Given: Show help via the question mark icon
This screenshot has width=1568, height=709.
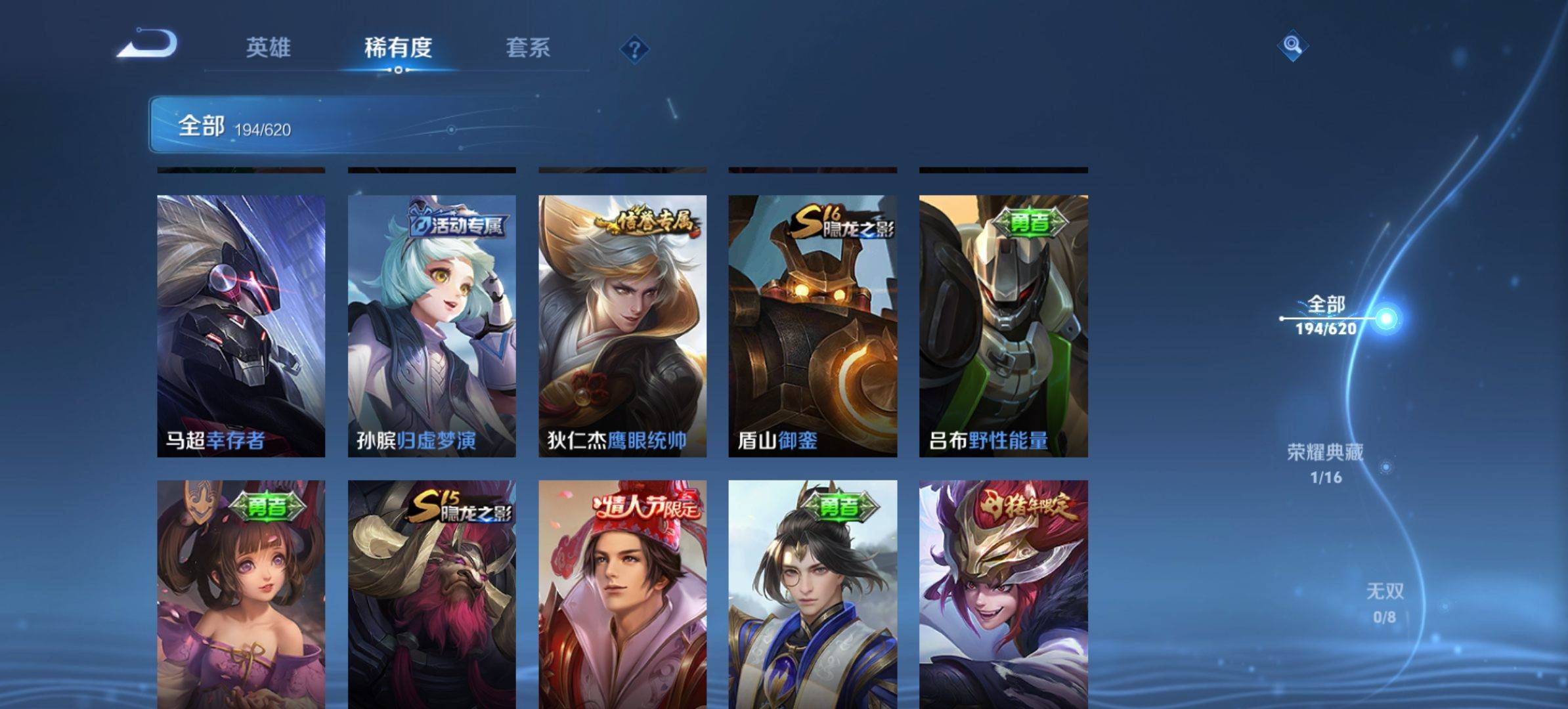Looking at the screenshot, I should coord(634,49).
